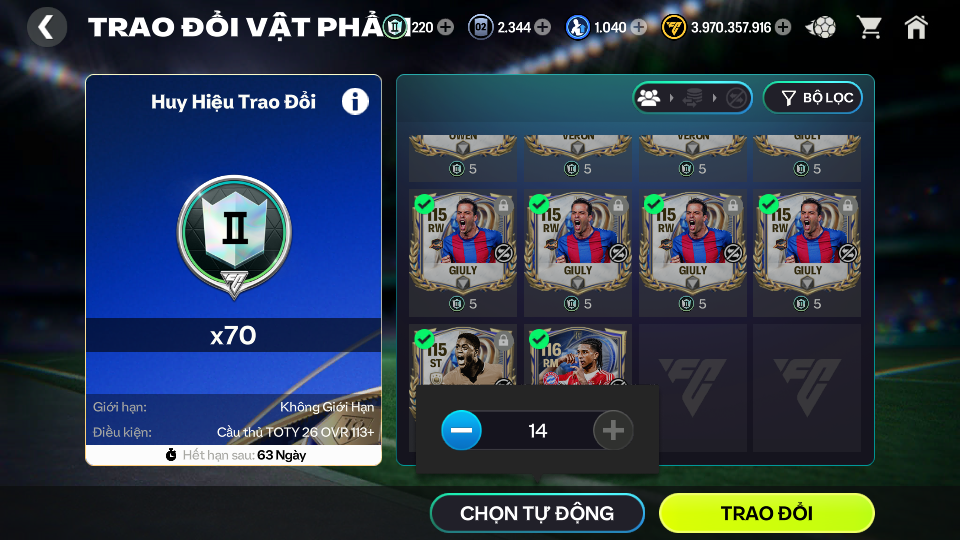Return to the home screen via the house icon
This screenshot has width=960, height=540.
916,27
